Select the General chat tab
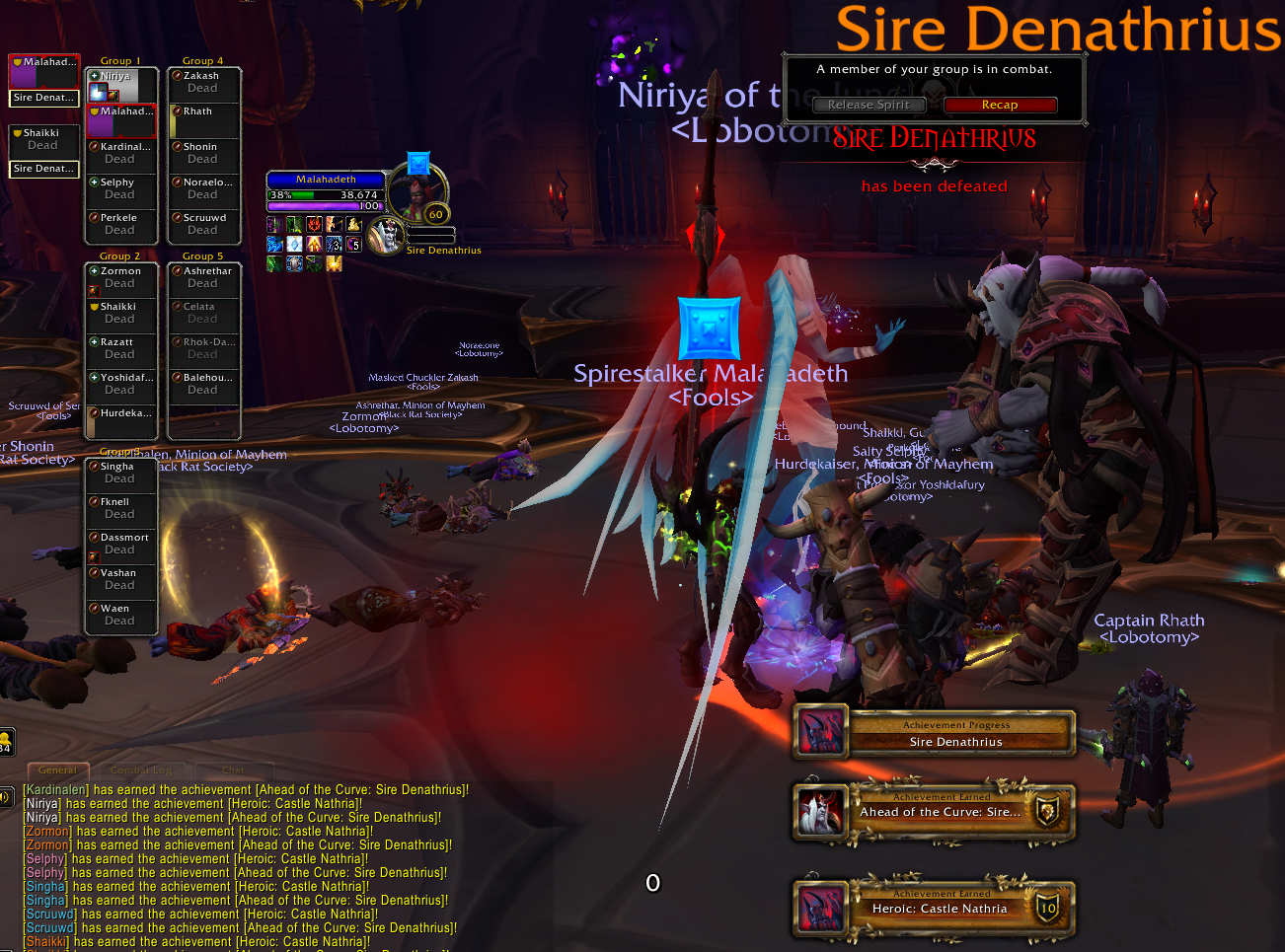The height and width of the screenshot is (952, 1285). pos(57,769)
